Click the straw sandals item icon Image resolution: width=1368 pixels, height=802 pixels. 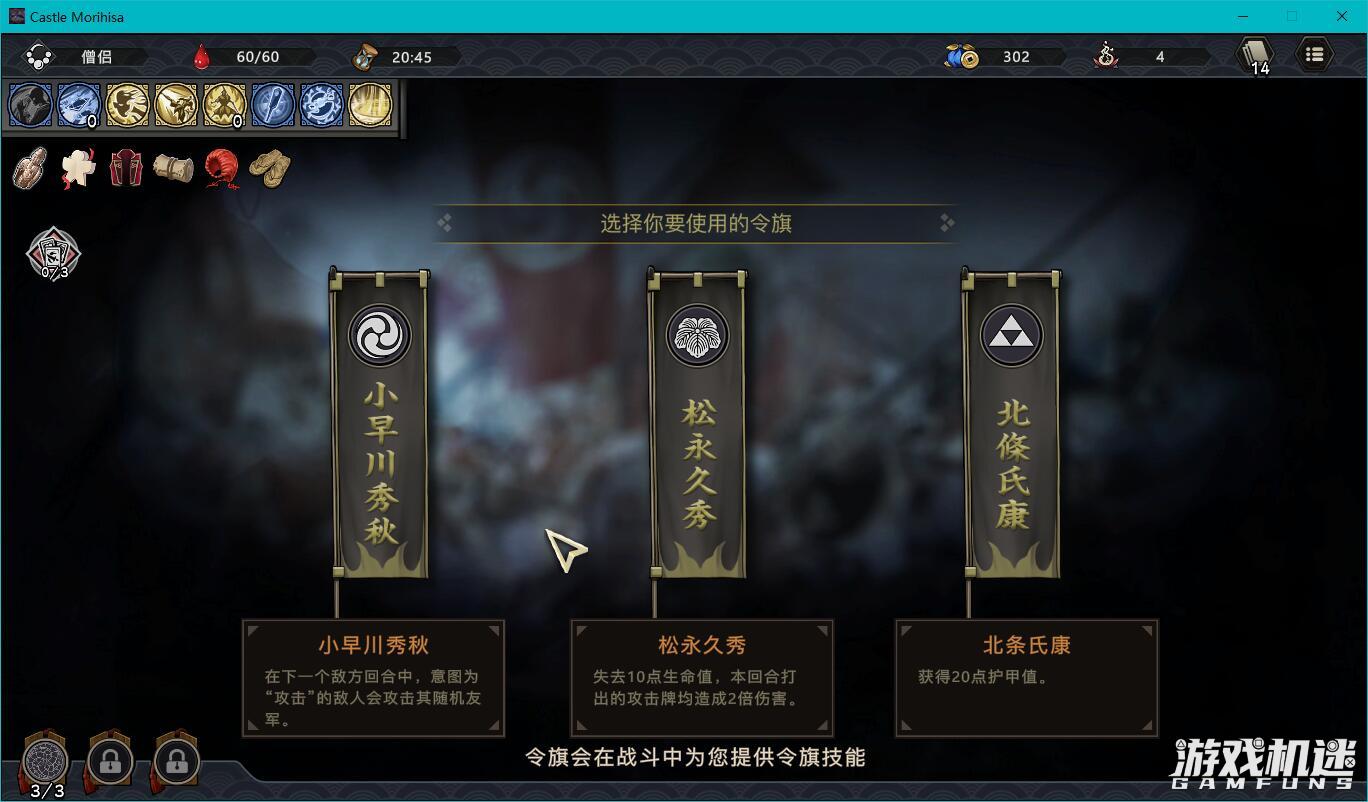coord(270,167)
